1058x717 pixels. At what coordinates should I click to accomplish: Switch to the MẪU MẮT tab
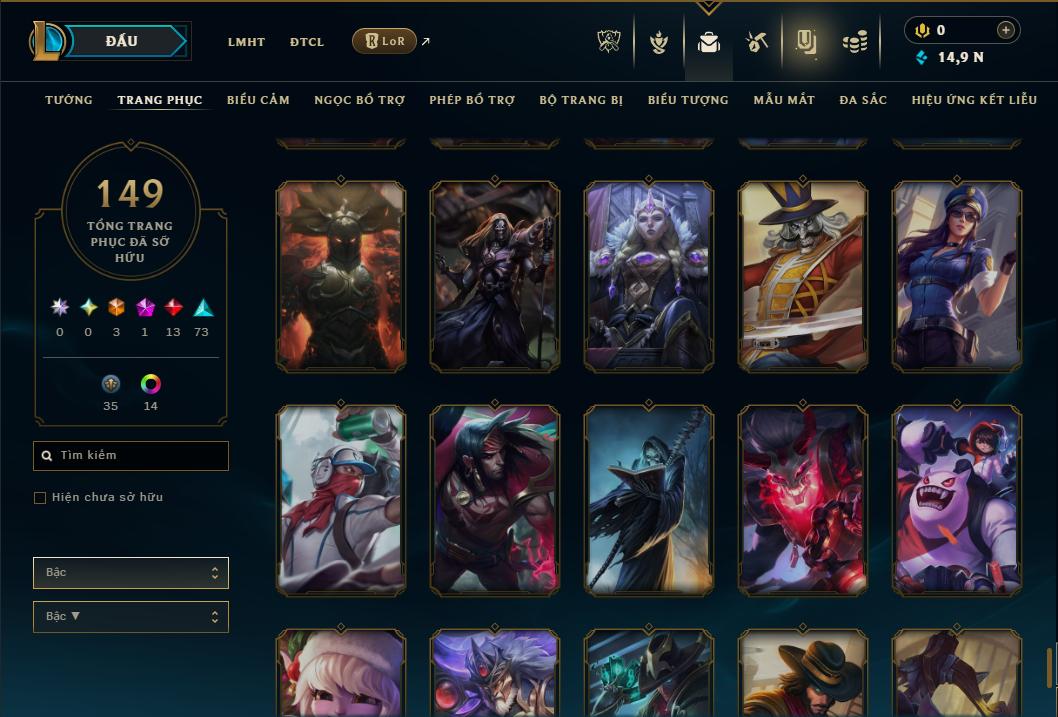pyautogui.click(x=784, y=100)
